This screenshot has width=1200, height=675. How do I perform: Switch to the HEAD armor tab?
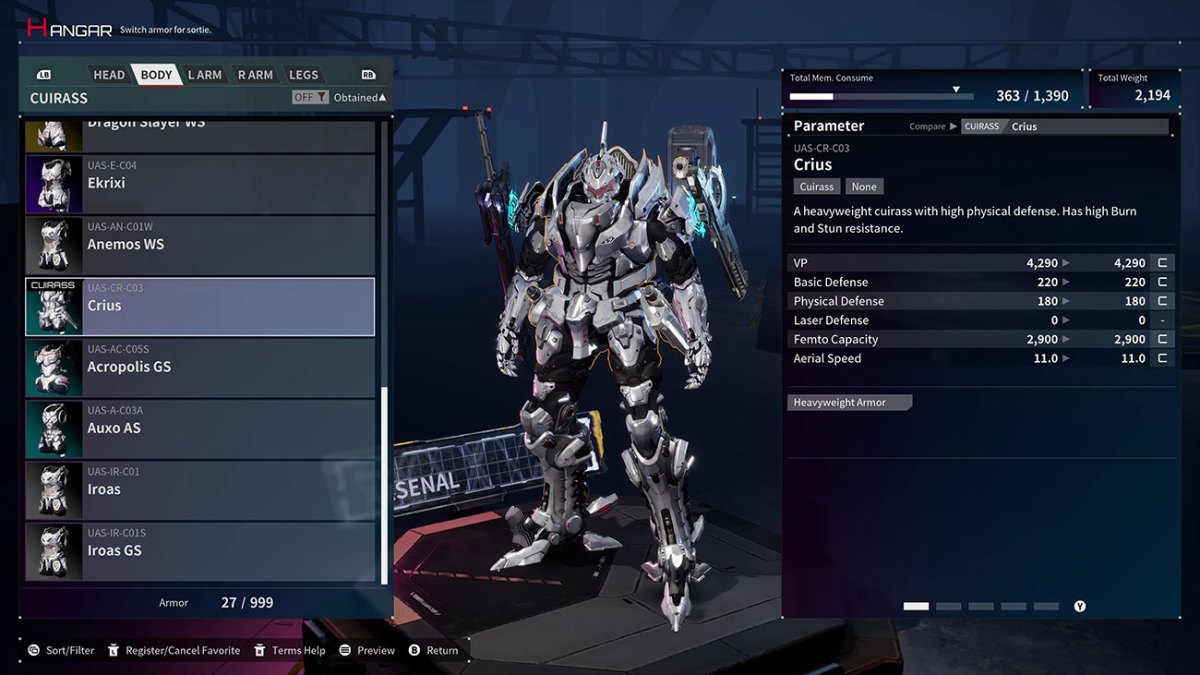pyautogui.click(x=109, y=75)
